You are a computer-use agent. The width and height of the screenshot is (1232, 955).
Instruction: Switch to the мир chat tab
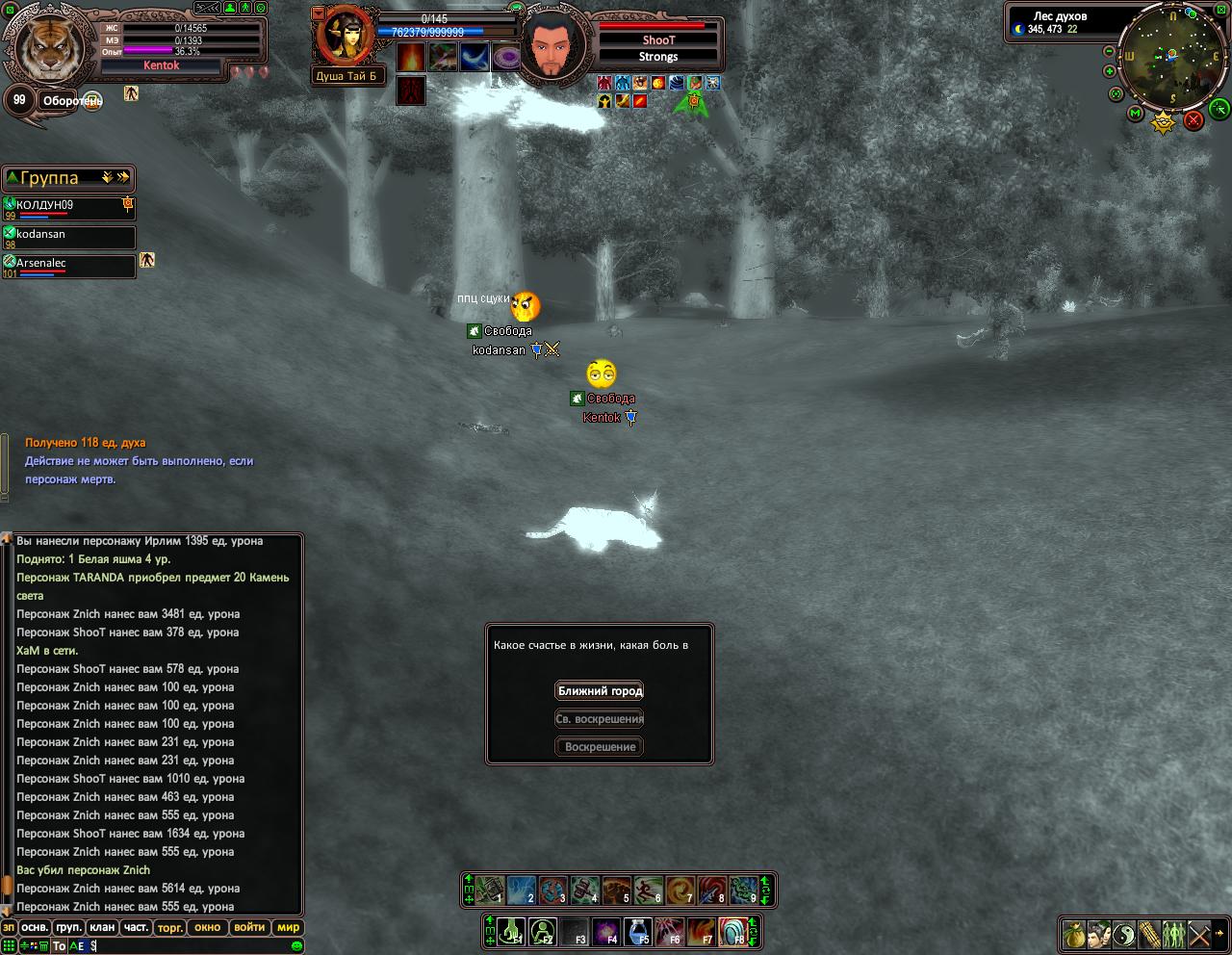click(x=288, y=928)
